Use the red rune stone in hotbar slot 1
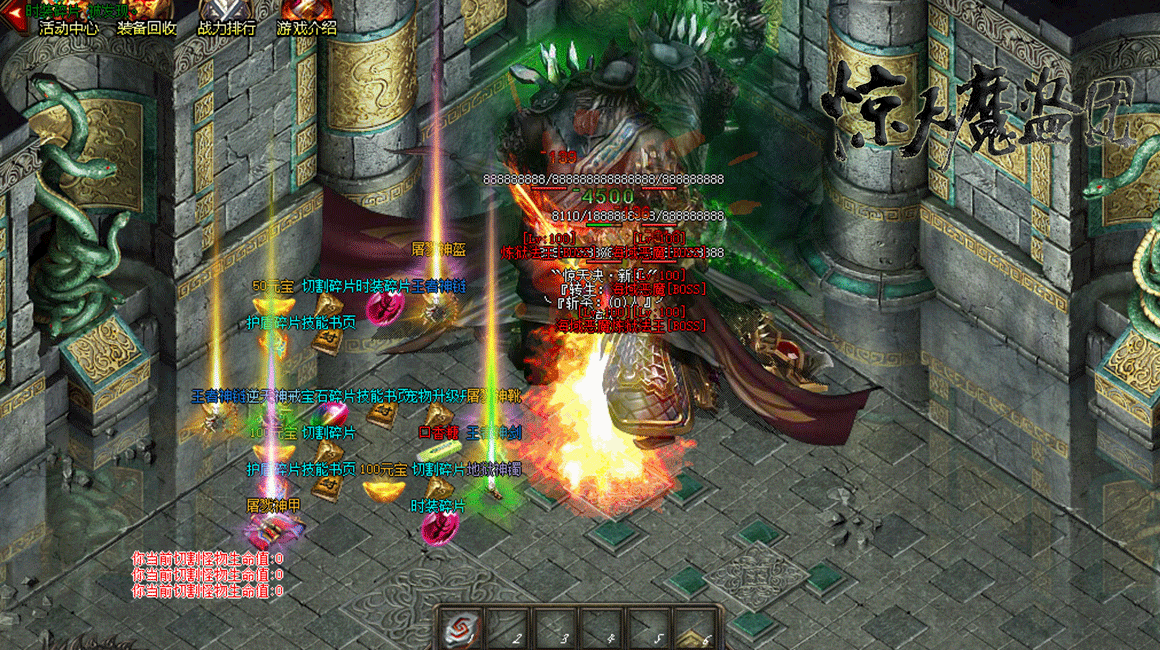 [x=463, y=628]
